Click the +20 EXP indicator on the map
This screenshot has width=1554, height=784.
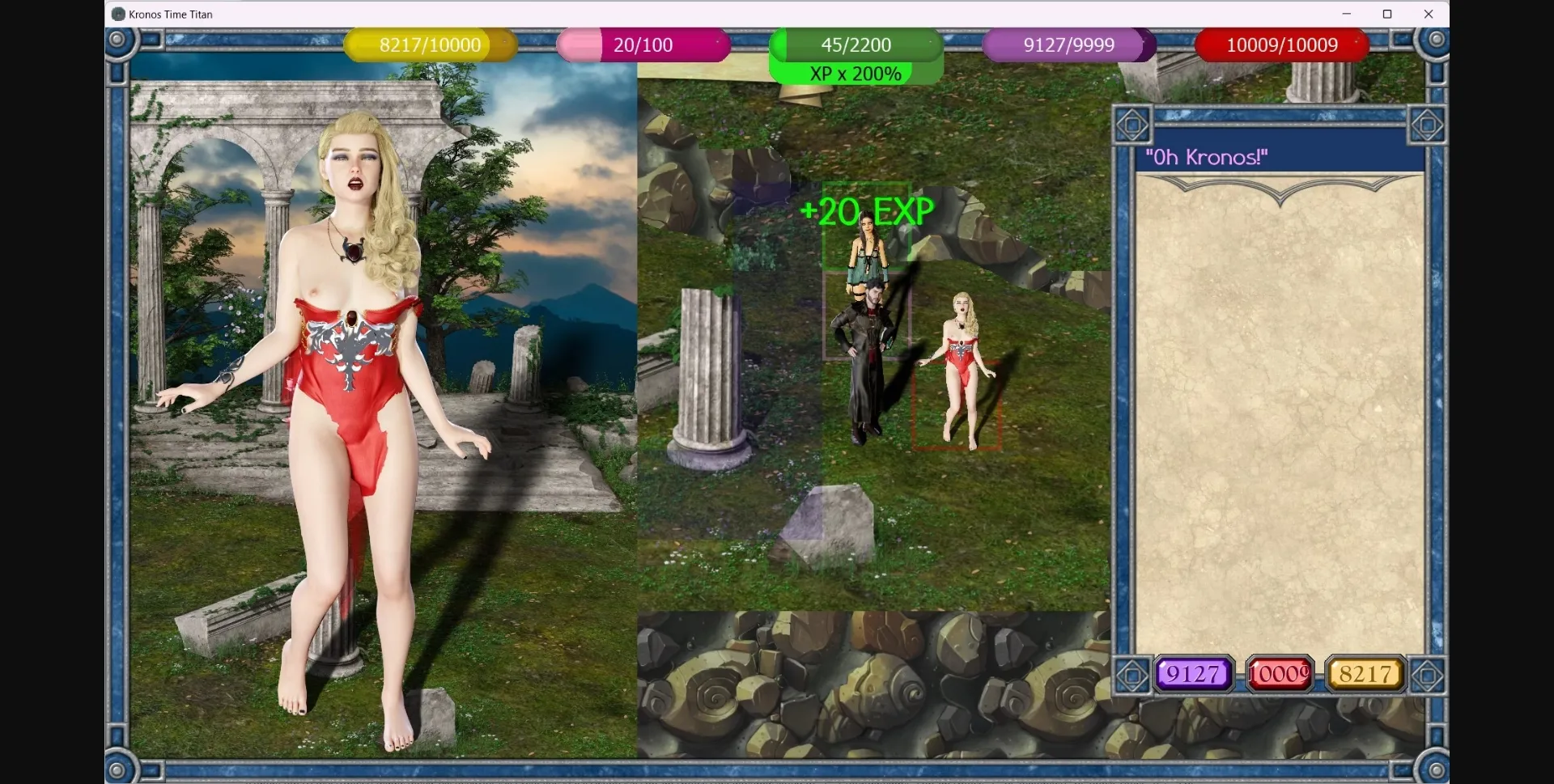pos(864,212)
